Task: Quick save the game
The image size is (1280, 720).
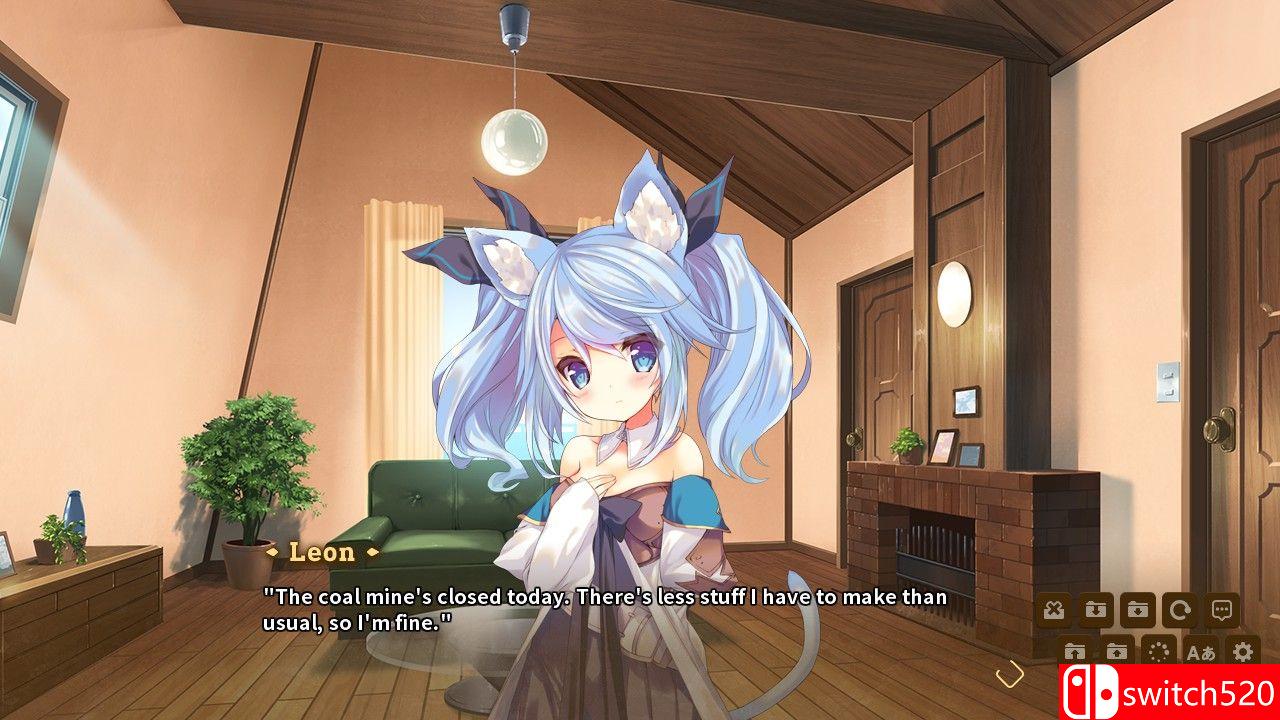Action: pyautogui.click(x=1095, y=608)
